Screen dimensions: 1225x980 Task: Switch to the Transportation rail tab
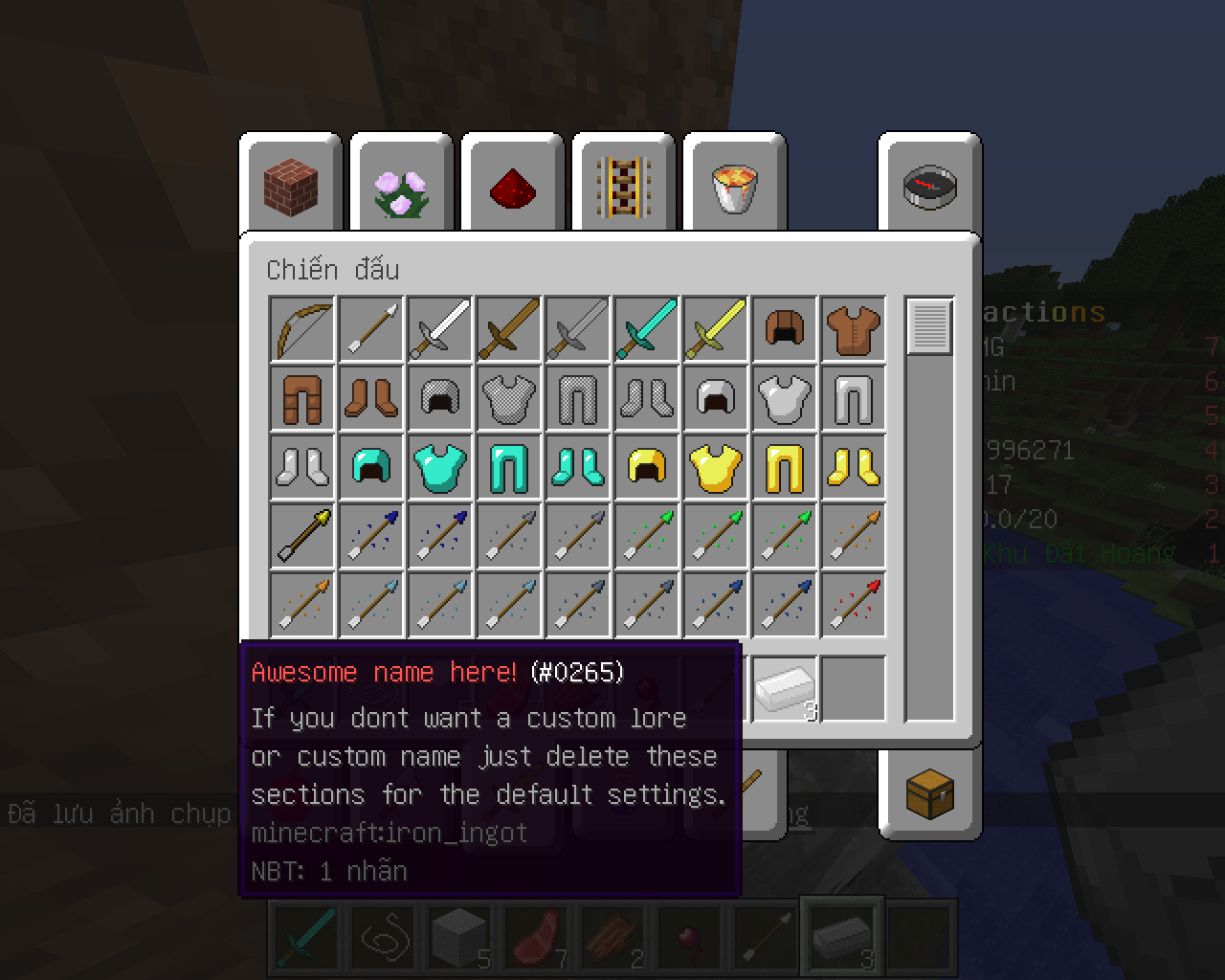(x=623, y=186)
